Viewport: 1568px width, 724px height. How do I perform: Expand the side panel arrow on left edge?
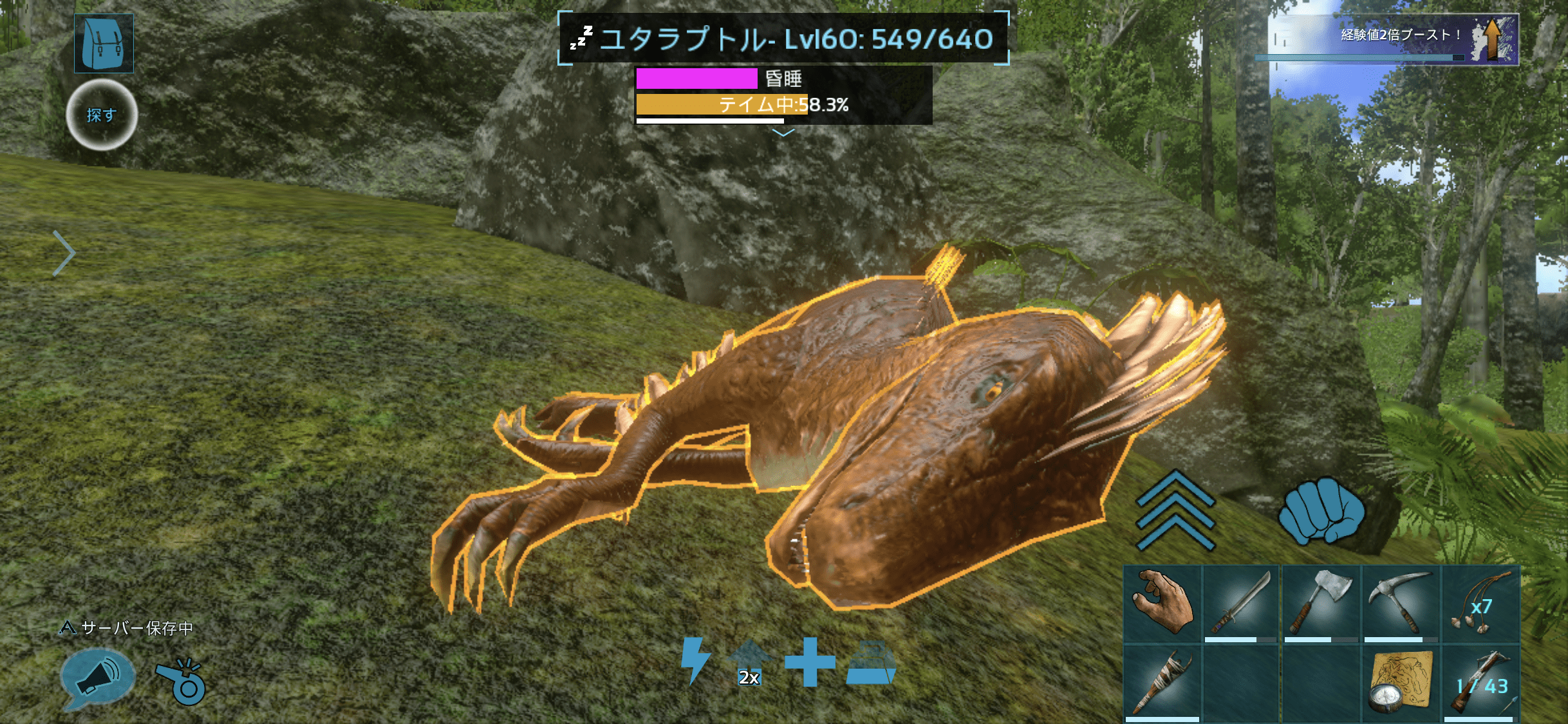click(64, 253)
